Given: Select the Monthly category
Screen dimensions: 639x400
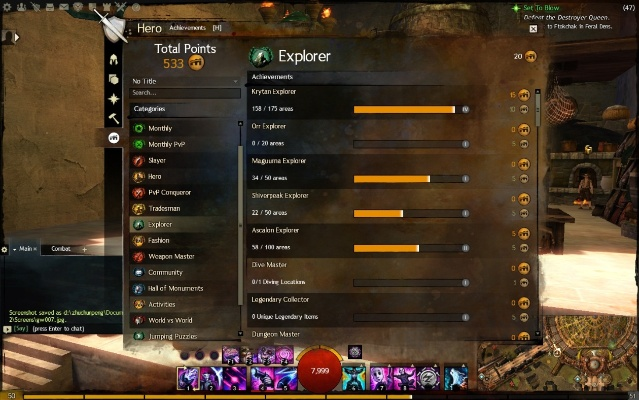Looking at the screenshot, I should pos(160,128).
